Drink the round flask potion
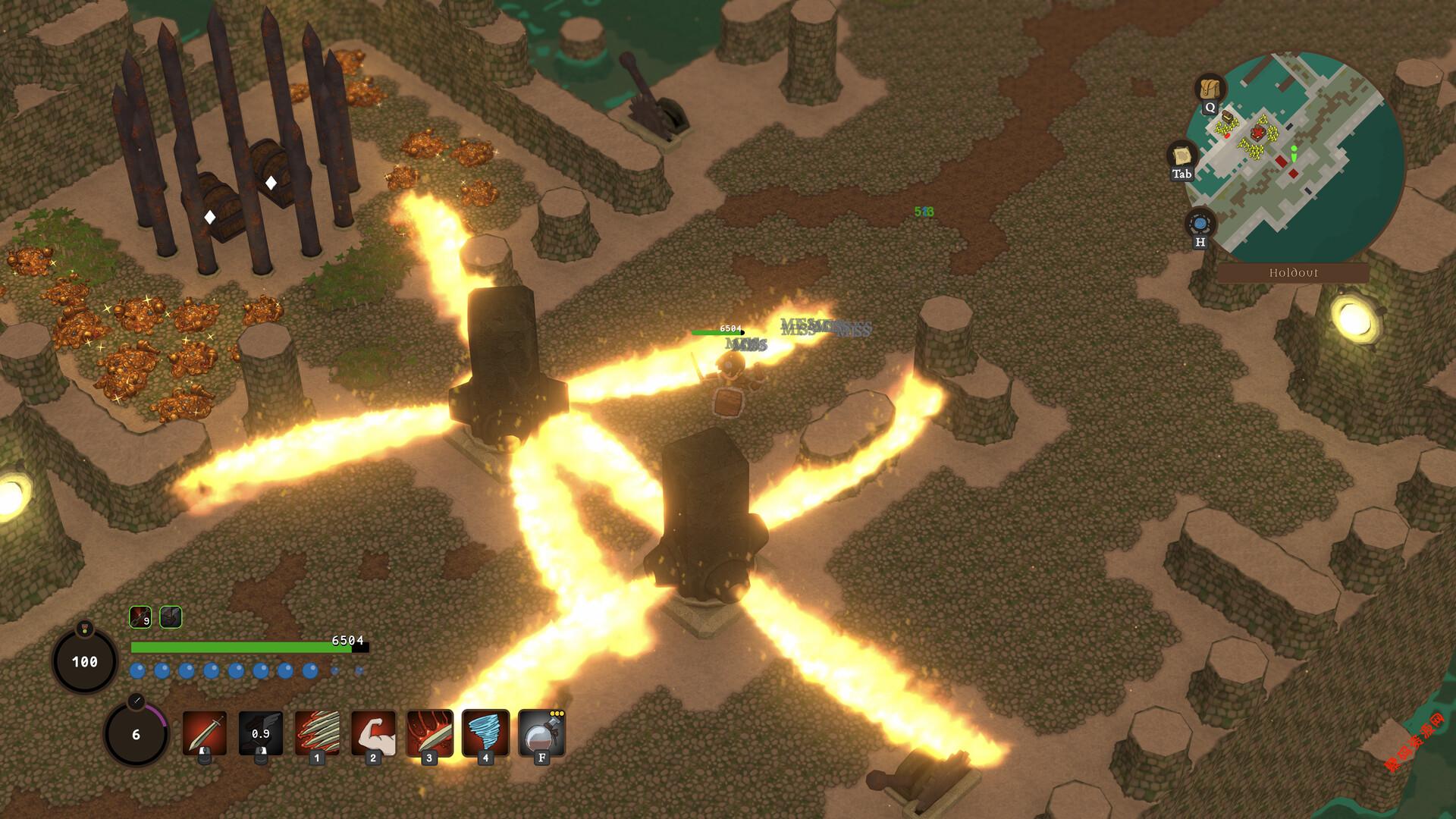The height and width of the screenshot is (819, 1456). 541,733
